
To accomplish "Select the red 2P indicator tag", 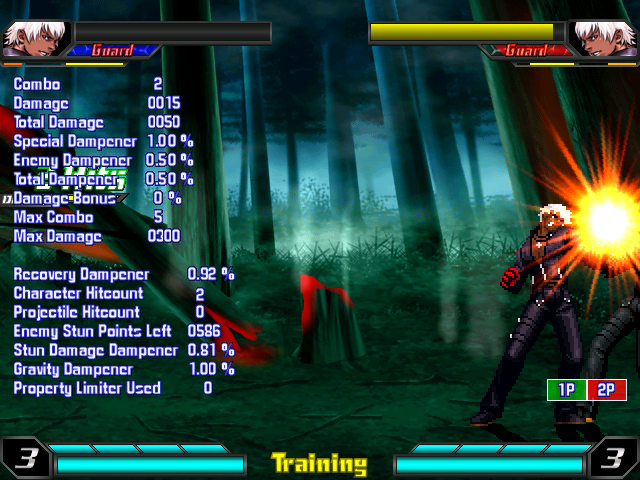I will coord(606,390).
